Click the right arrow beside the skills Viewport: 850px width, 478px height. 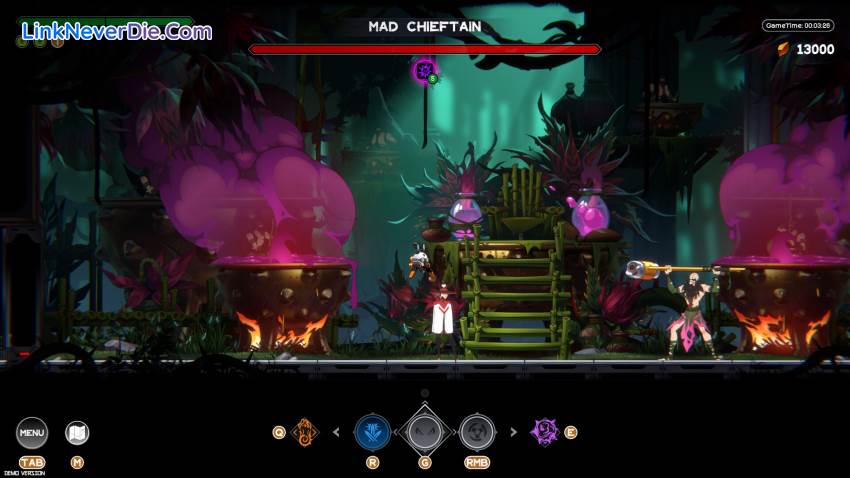(513, 433)
